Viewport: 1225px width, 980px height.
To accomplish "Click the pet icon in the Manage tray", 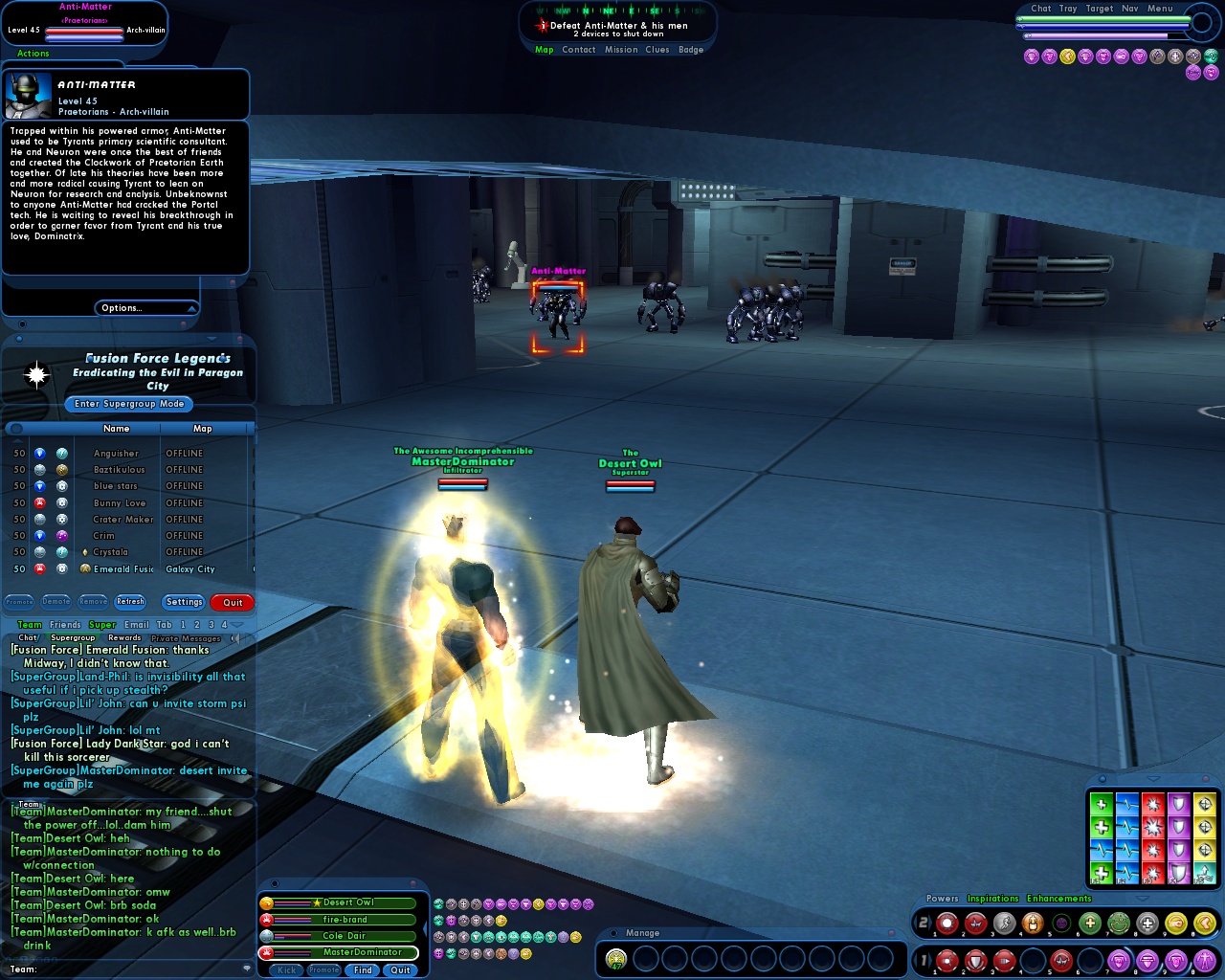I will (x=615, y=958).
